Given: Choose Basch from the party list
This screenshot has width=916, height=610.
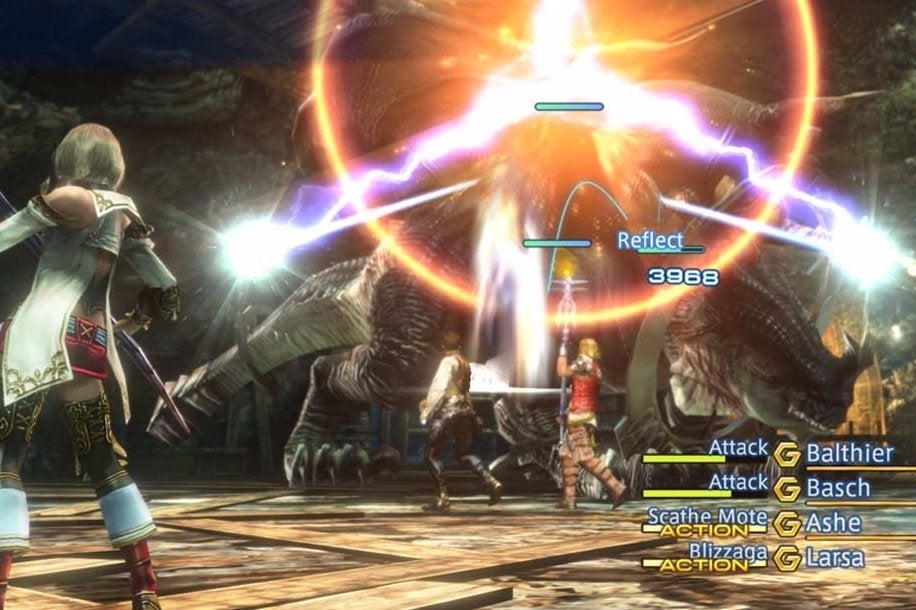Looking at the screenshot, I should point(838,488).
